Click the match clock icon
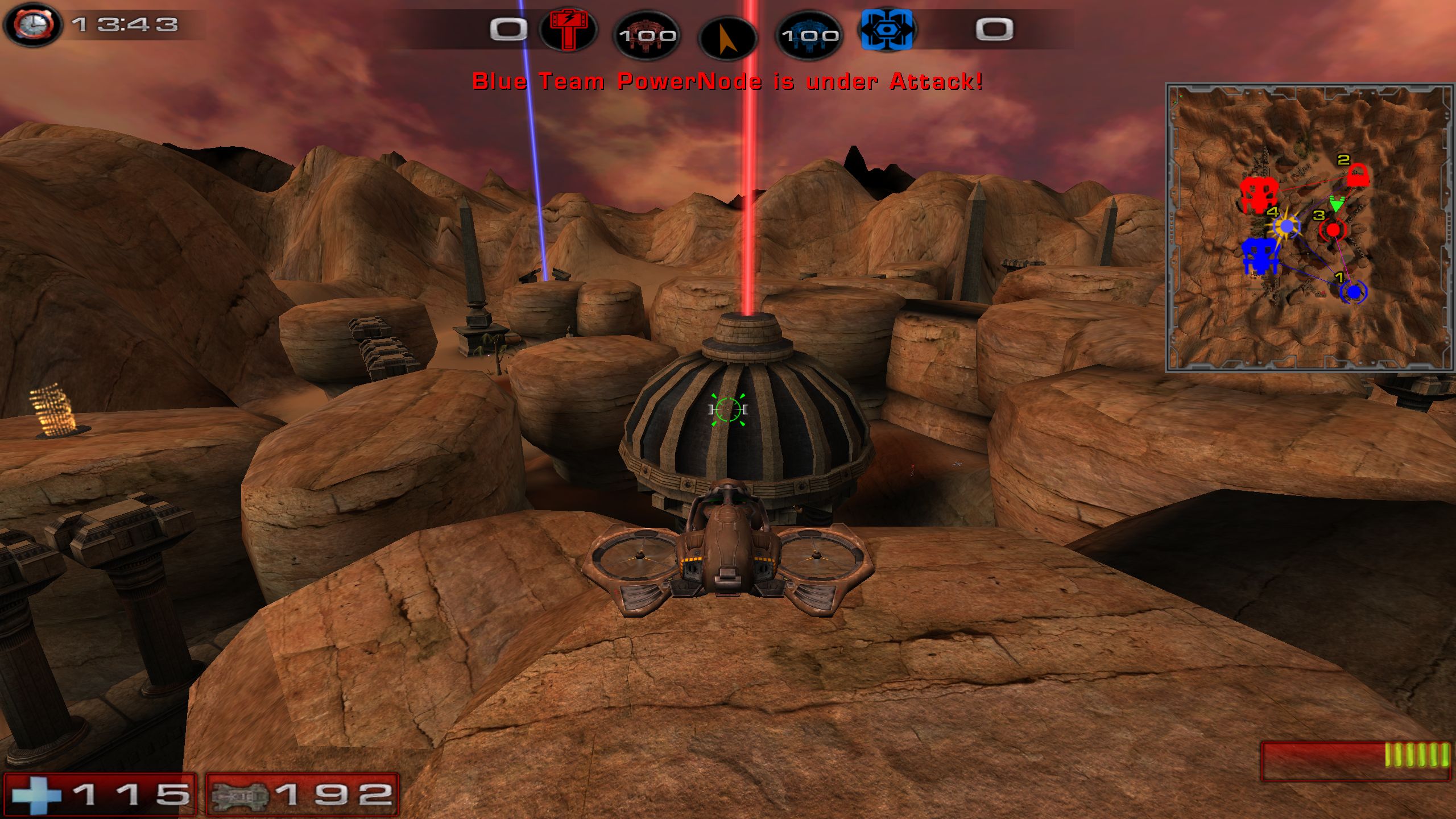 coord(33,24)
